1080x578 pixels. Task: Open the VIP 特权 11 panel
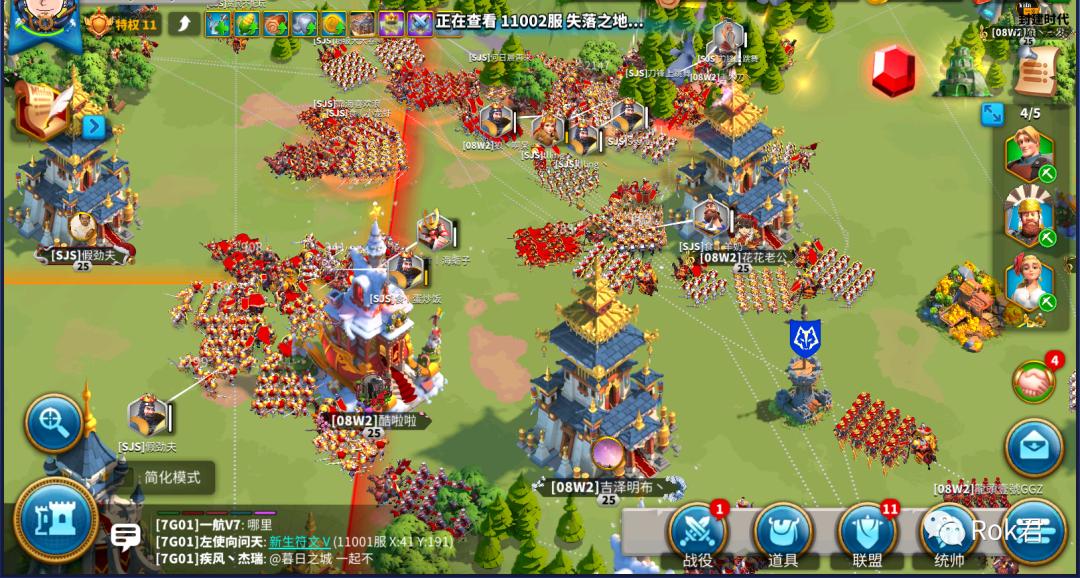click(122, 24)
